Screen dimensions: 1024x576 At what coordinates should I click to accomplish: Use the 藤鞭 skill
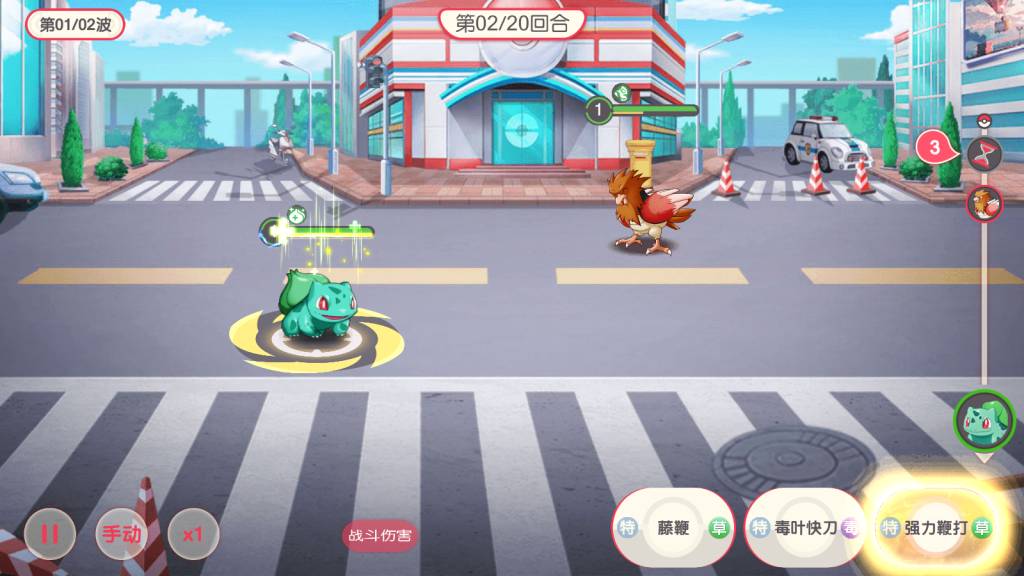[x=673, y=528]
